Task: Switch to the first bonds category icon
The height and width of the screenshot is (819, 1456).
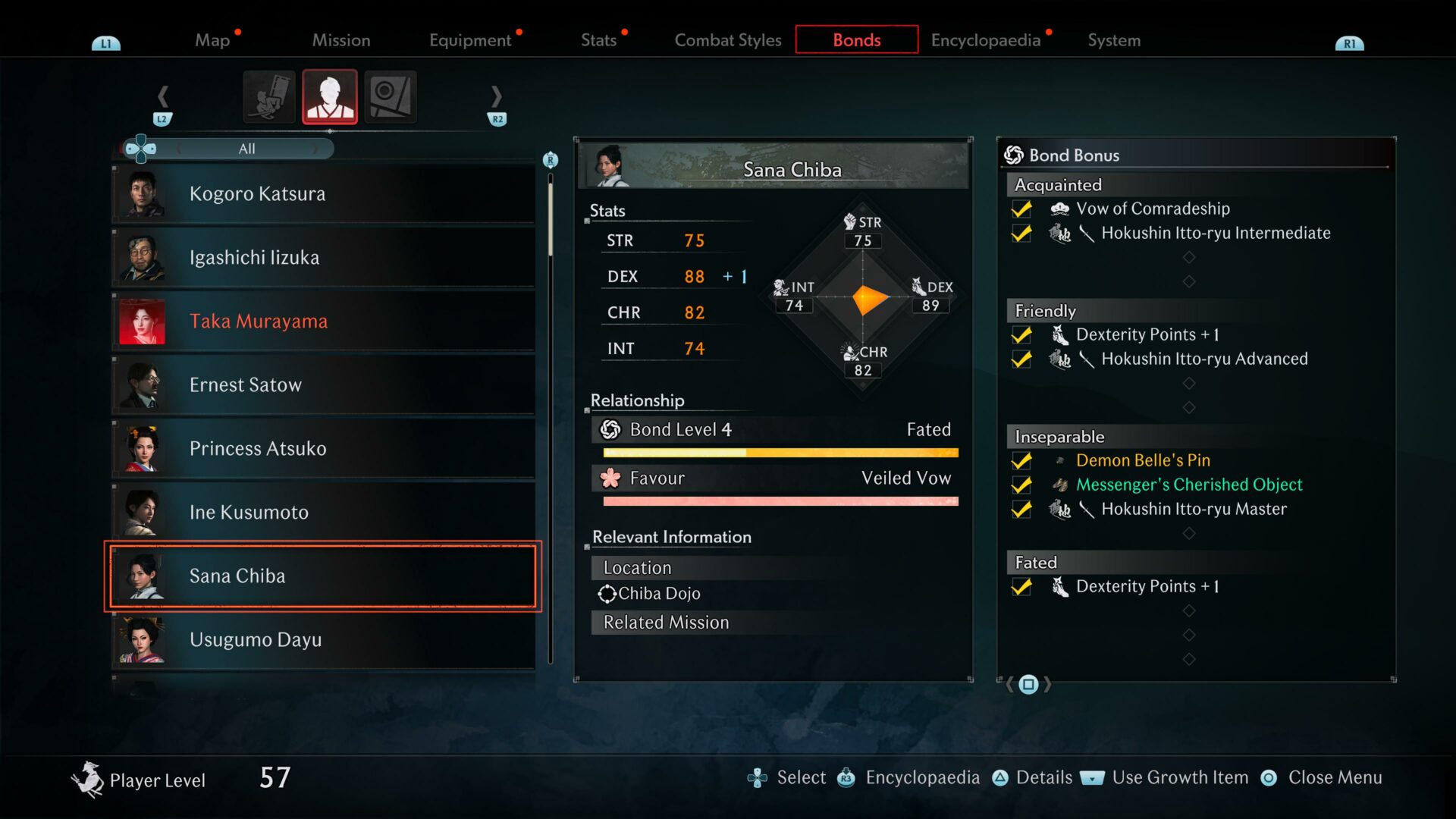Action: (x=269, y=96)
